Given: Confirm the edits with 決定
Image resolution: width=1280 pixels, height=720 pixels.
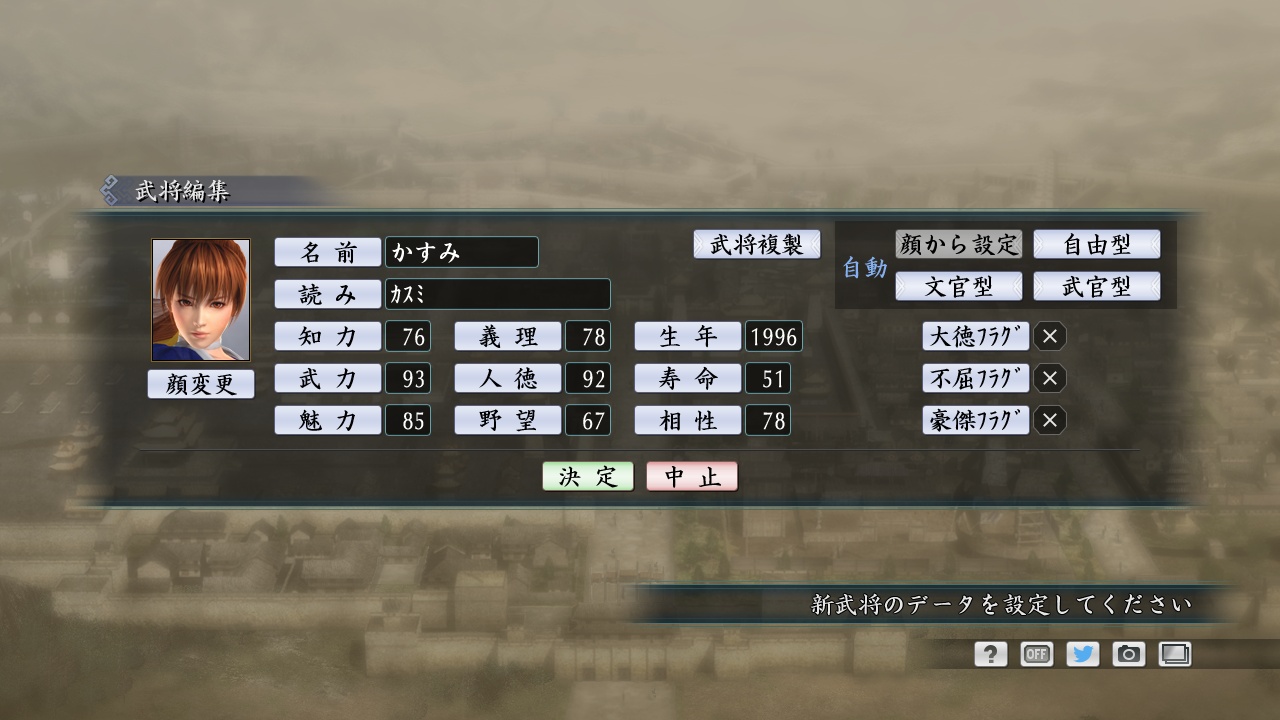Looking at the screenshot, I should [587, 476].
